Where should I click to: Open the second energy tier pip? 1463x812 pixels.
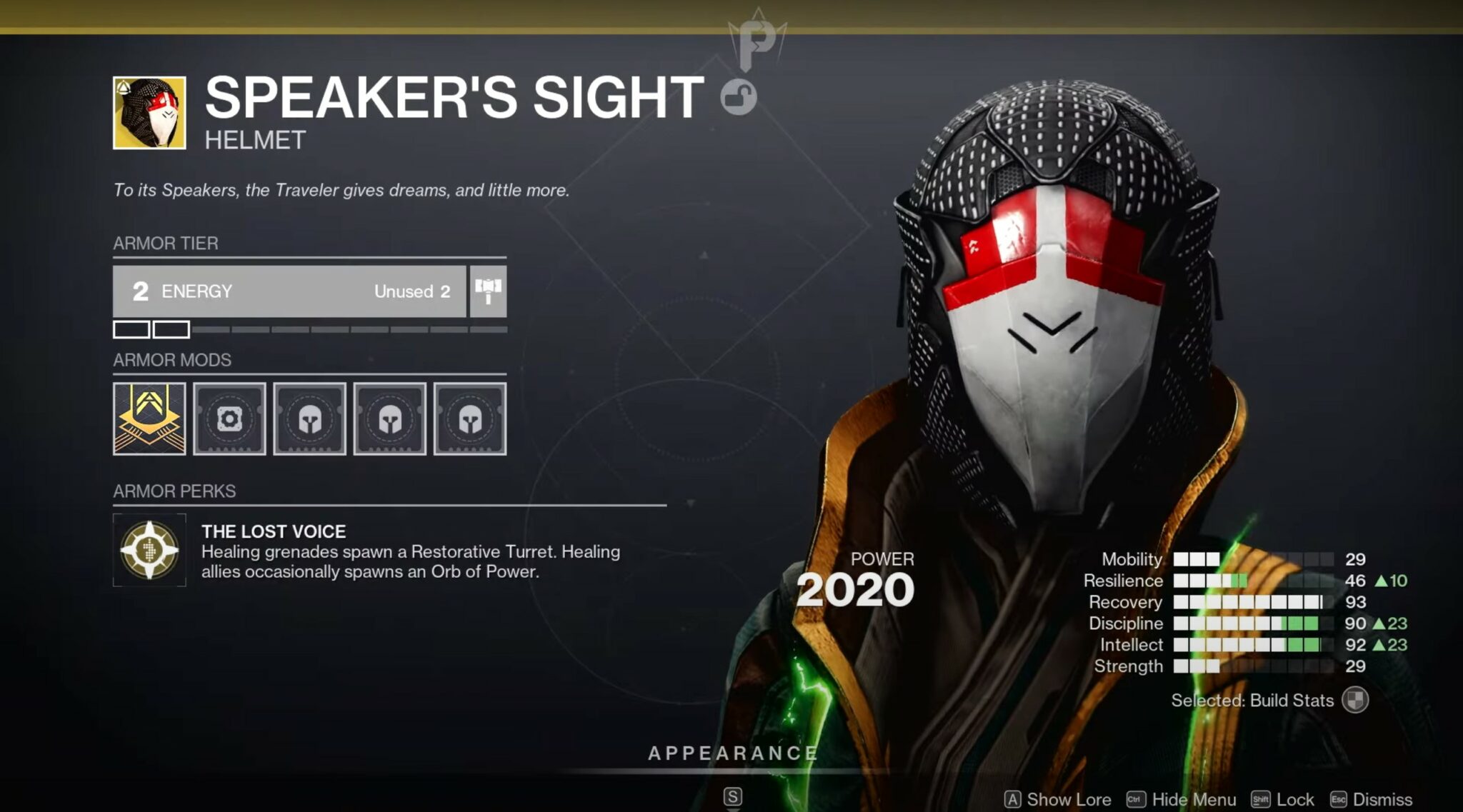[x=171, y=329]
